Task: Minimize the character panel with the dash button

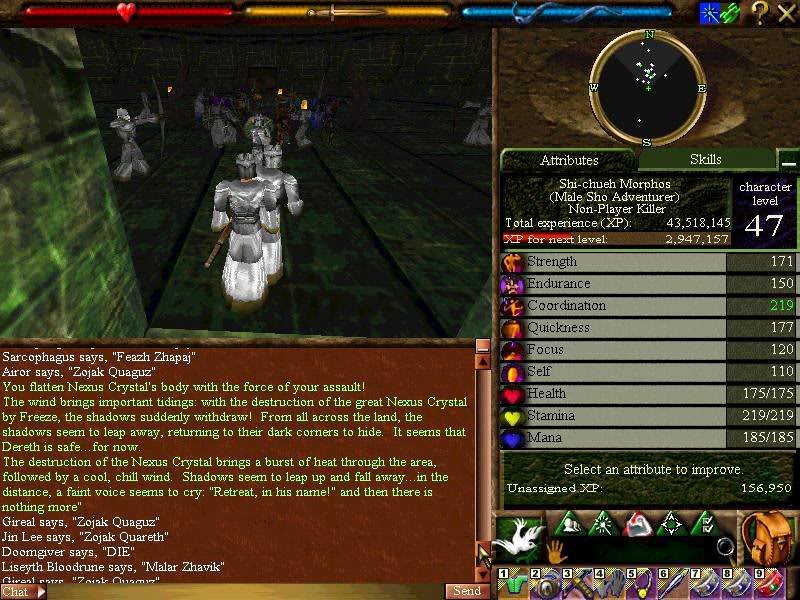Action: (x=789, y=162)
